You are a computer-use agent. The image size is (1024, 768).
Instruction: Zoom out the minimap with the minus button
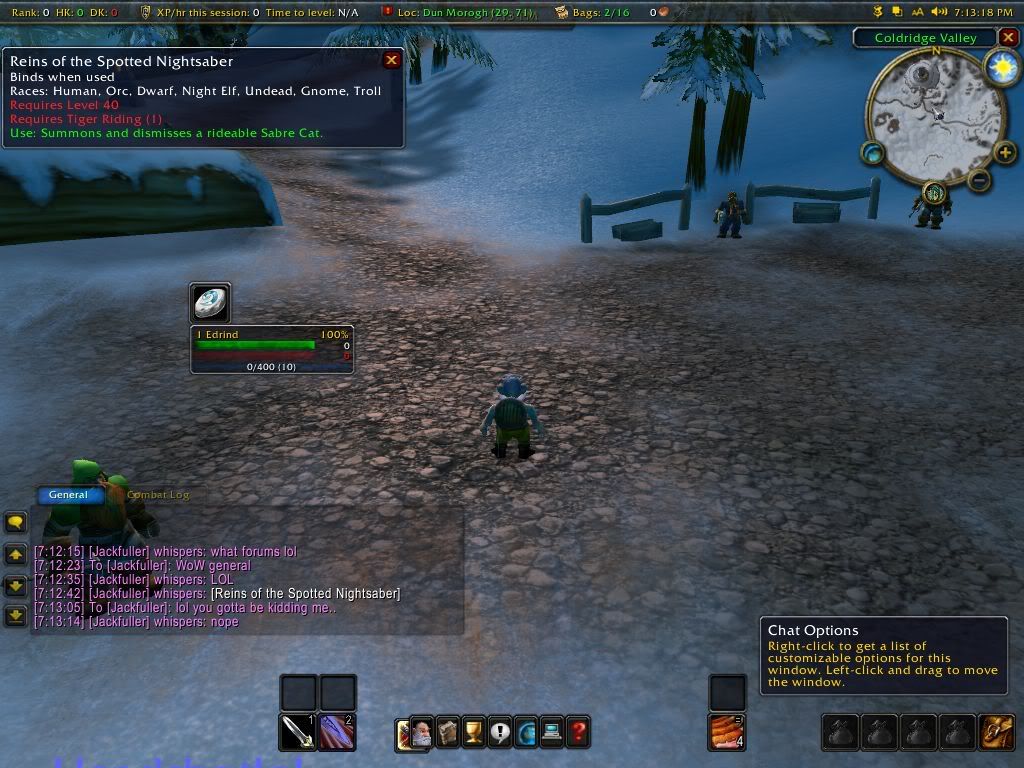(980, 180)
